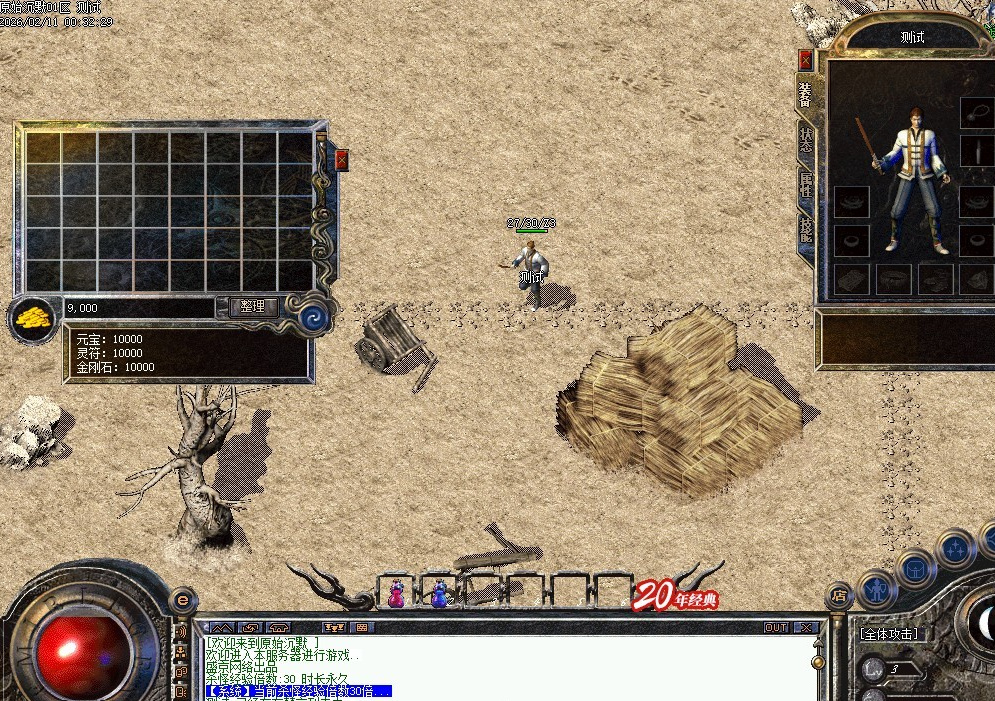Screen dimensions: 995x701
Task: Close the chat window with X
Action: click(806, 628)
